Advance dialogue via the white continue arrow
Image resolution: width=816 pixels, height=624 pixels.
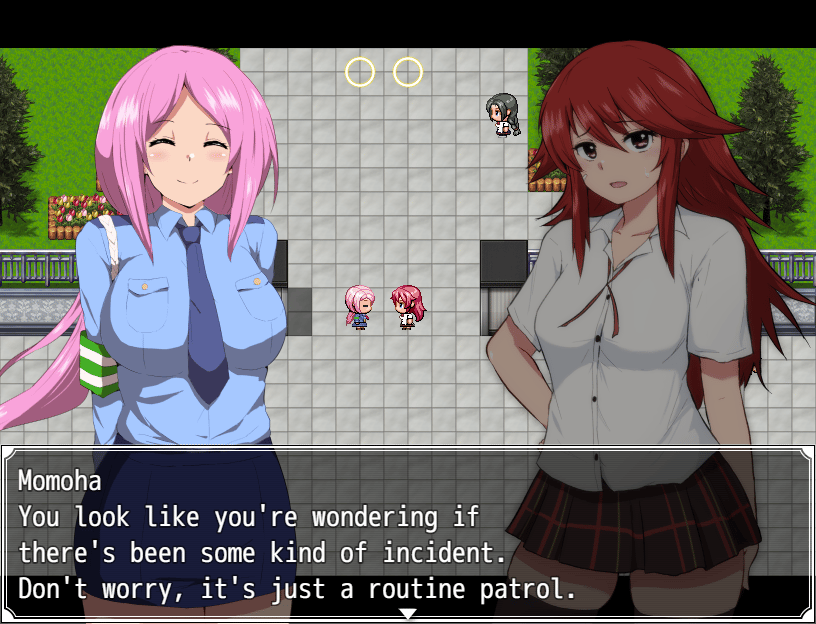(x=407, y=612)
